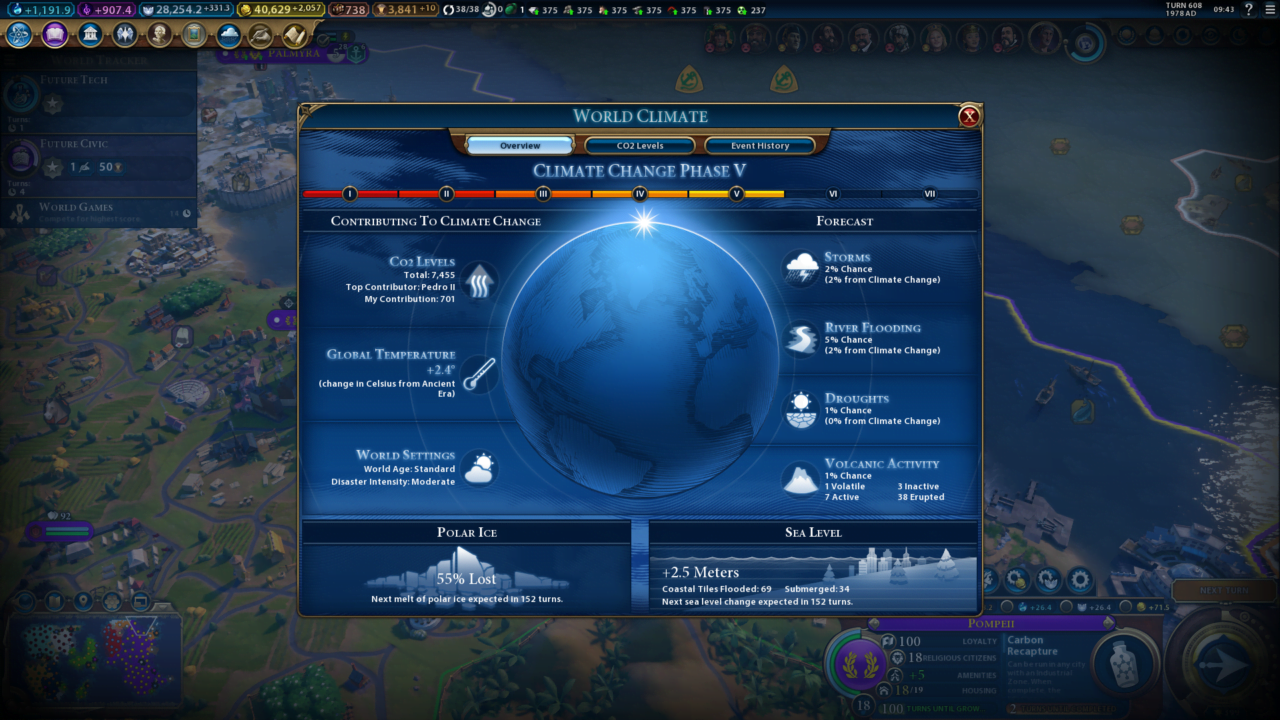This screenshot has height=720, width=1280.
Task: Click the Phase VI marker on the climate bar
Action: (831, 194)
